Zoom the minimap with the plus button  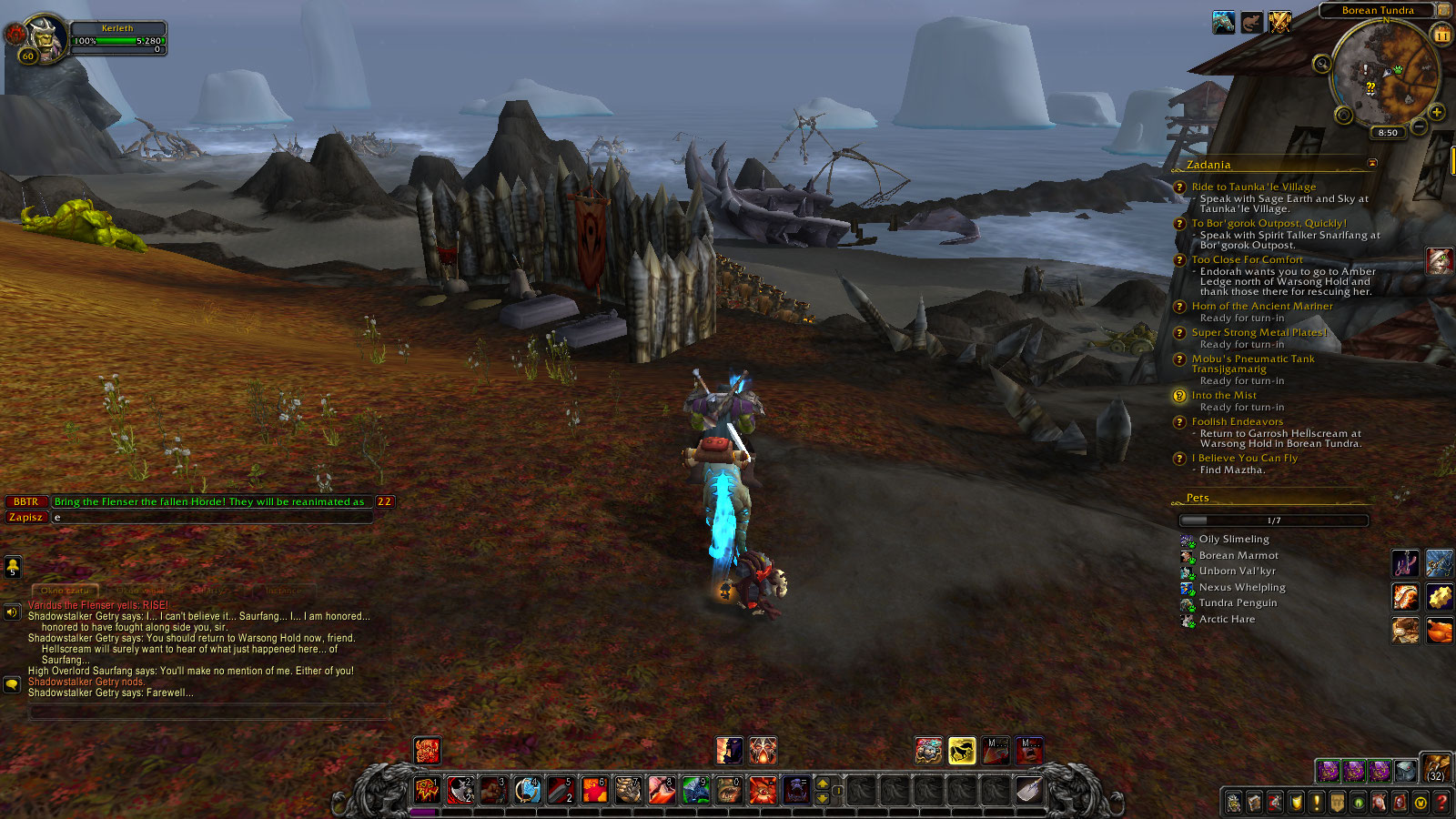1437,112
